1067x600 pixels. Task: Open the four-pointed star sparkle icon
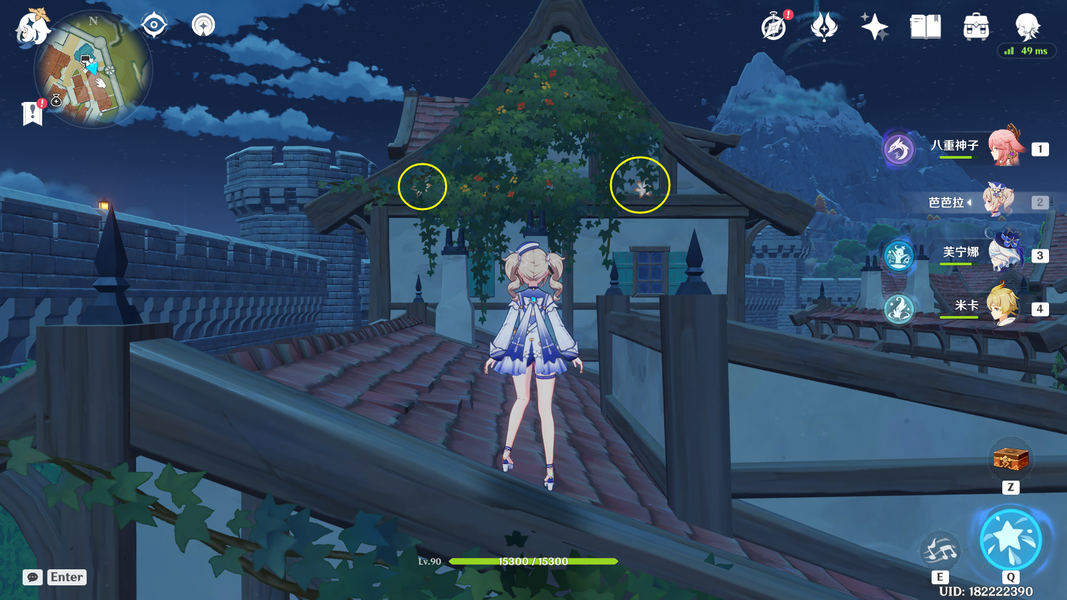click(875, 27)
